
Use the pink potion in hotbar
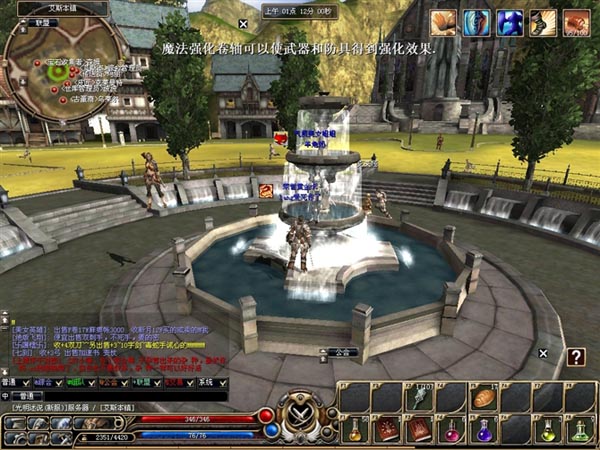point(451,430)
